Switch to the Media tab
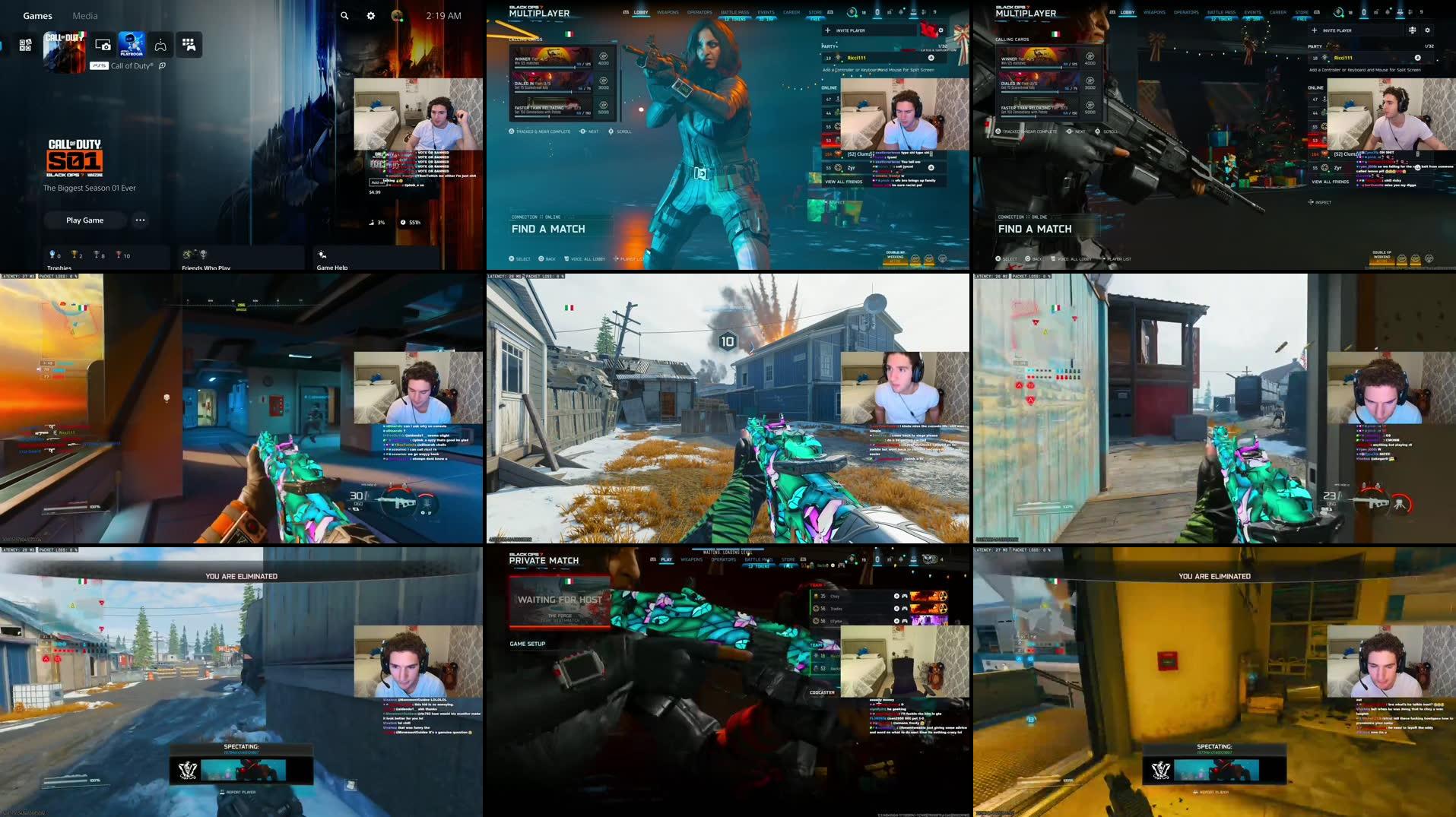This screenshot has height=817, width=1456. (x=85, y=15)
